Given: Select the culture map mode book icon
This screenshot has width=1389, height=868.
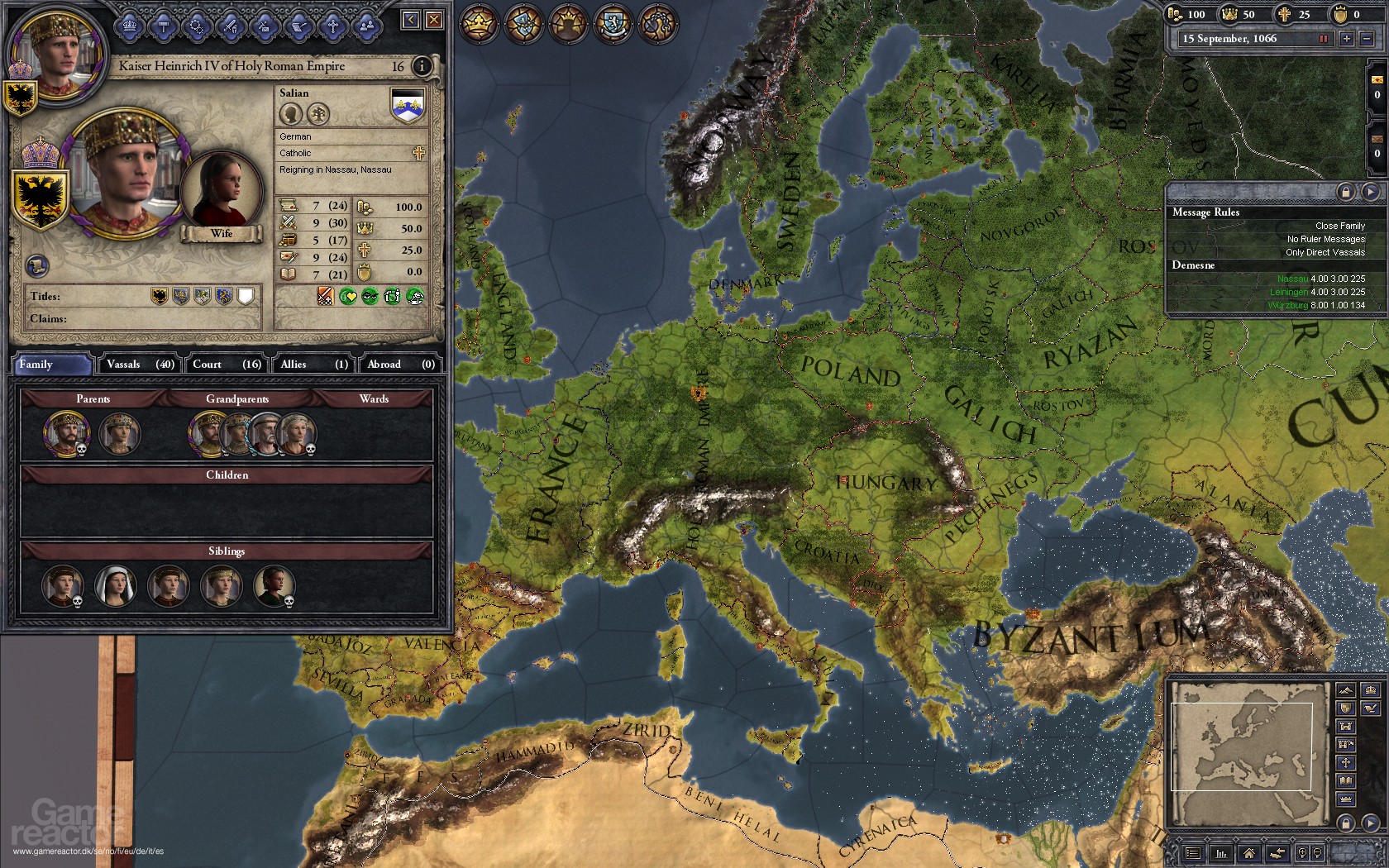Looking at the screenshot, I should pos(1345,780).
